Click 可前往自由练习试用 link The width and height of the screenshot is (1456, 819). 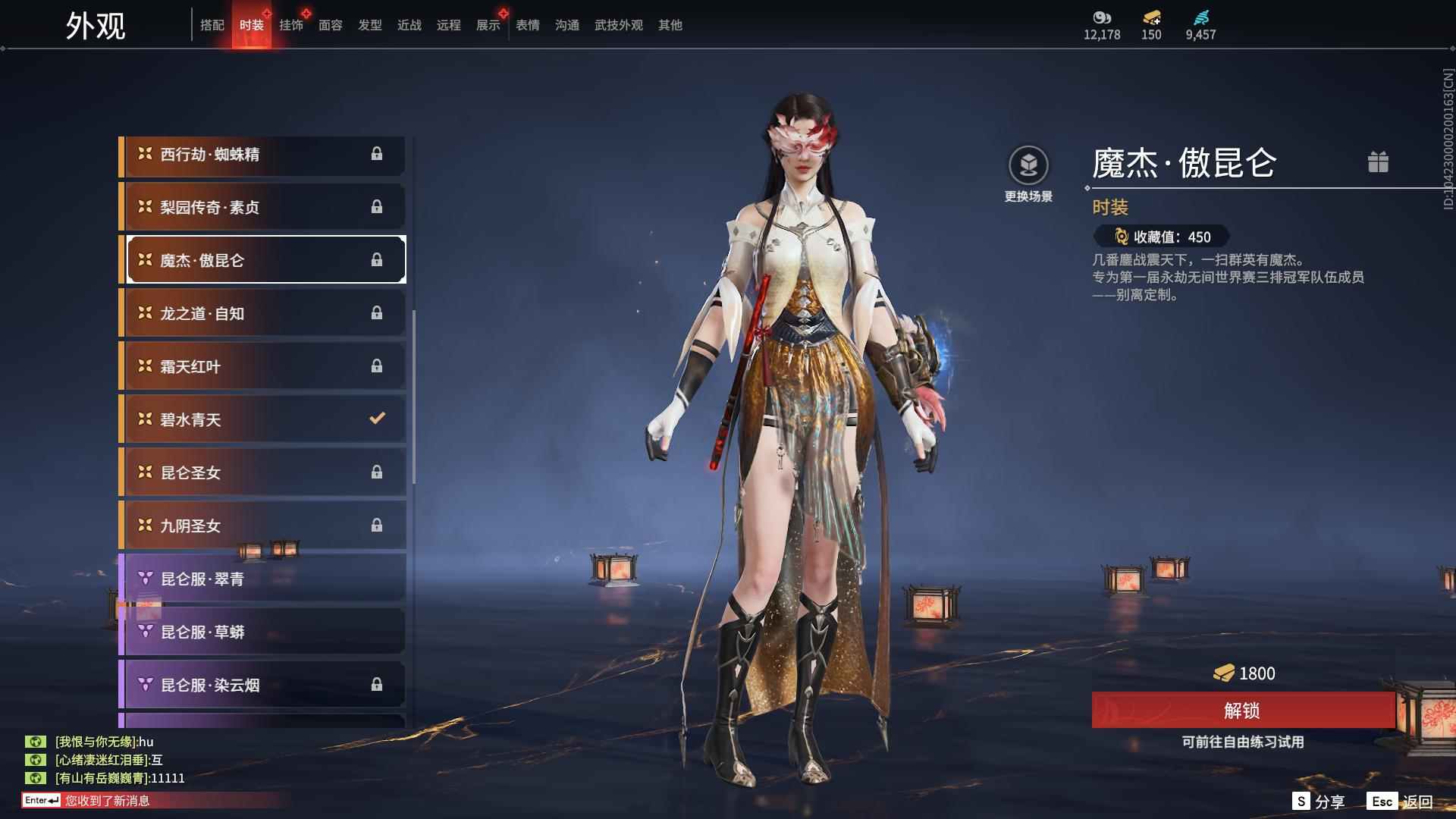point(1241,742)
